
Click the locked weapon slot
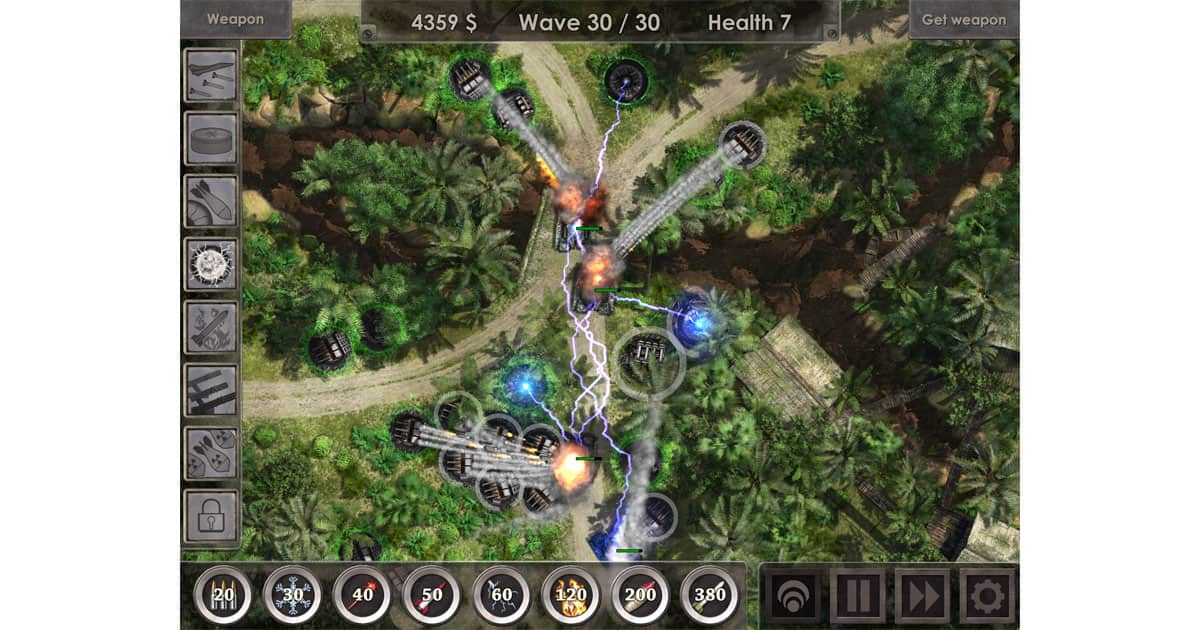[x=211, y=516]
